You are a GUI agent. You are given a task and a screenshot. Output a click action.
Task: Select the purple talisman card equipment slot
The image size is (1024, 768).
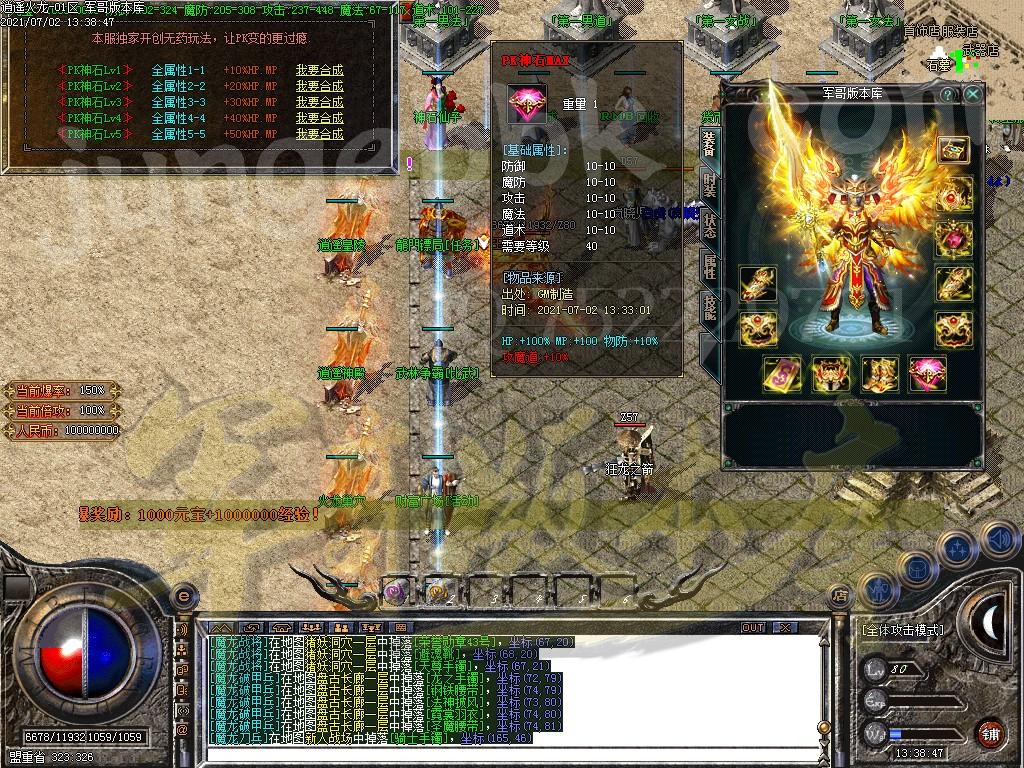[781, 375]
